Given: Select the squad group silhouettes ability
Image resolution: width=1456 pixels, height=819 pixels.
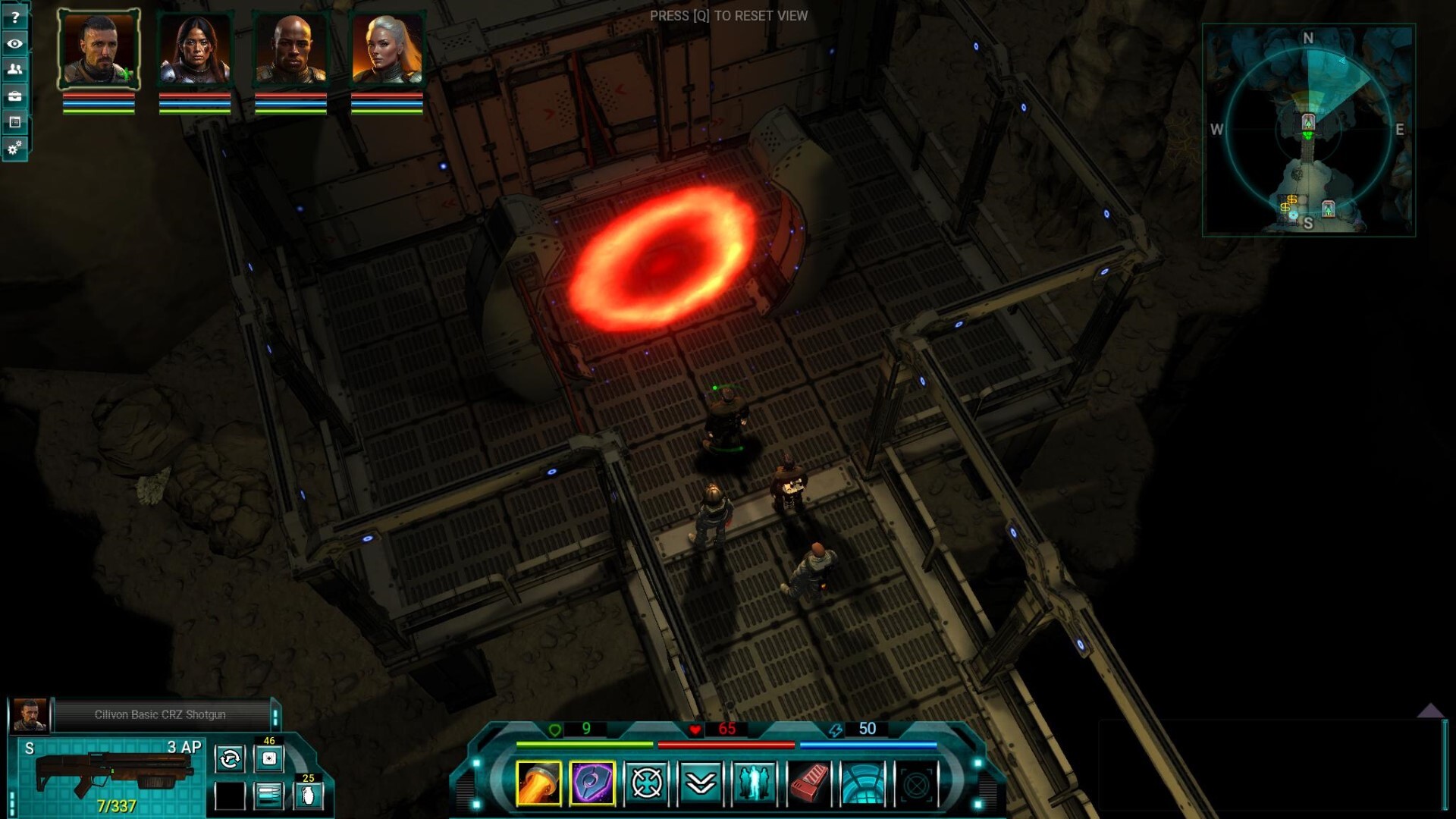Looking at the screenshot, I should pos(755,783).
